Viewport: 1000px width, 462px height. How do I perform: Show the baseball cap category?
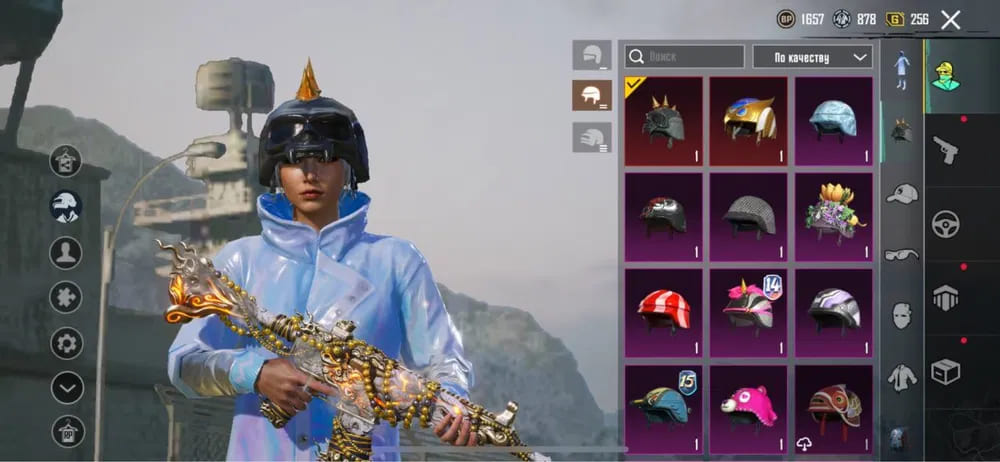[x=902, y=193]
